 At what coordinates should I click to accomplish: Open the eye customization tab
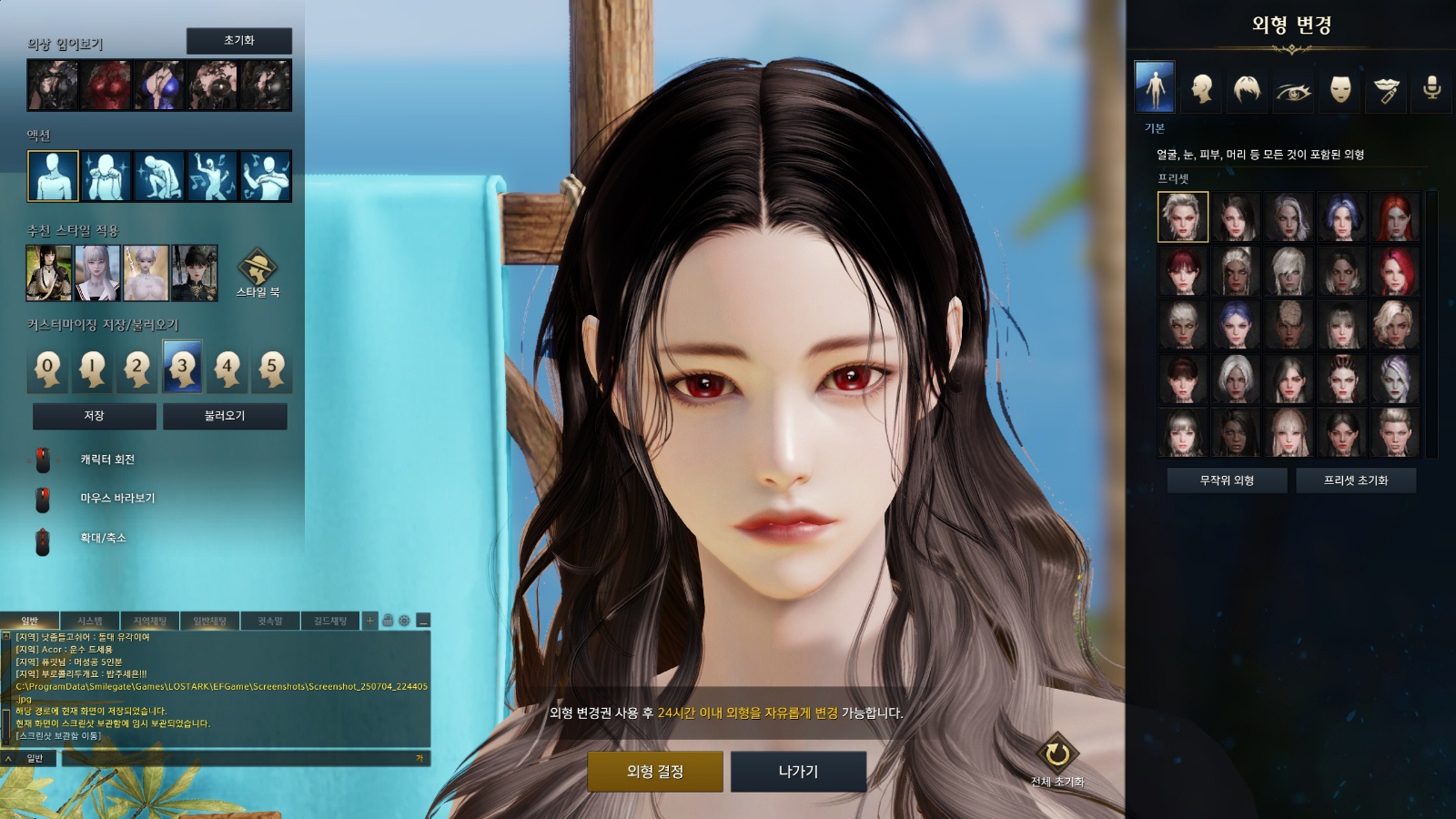click(x=1293, y=90)
